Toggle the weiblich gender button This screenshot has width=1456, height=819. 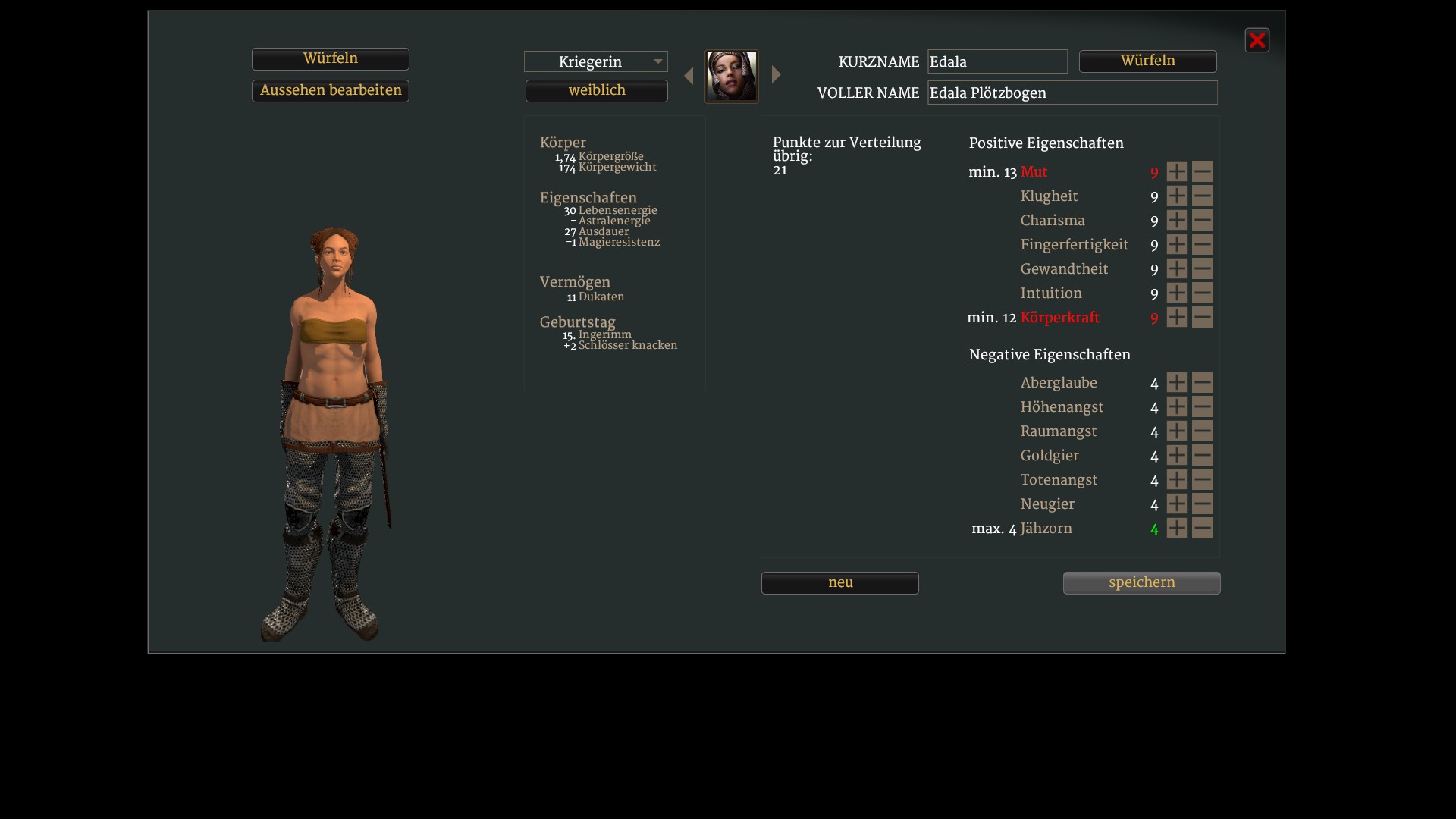596,91
